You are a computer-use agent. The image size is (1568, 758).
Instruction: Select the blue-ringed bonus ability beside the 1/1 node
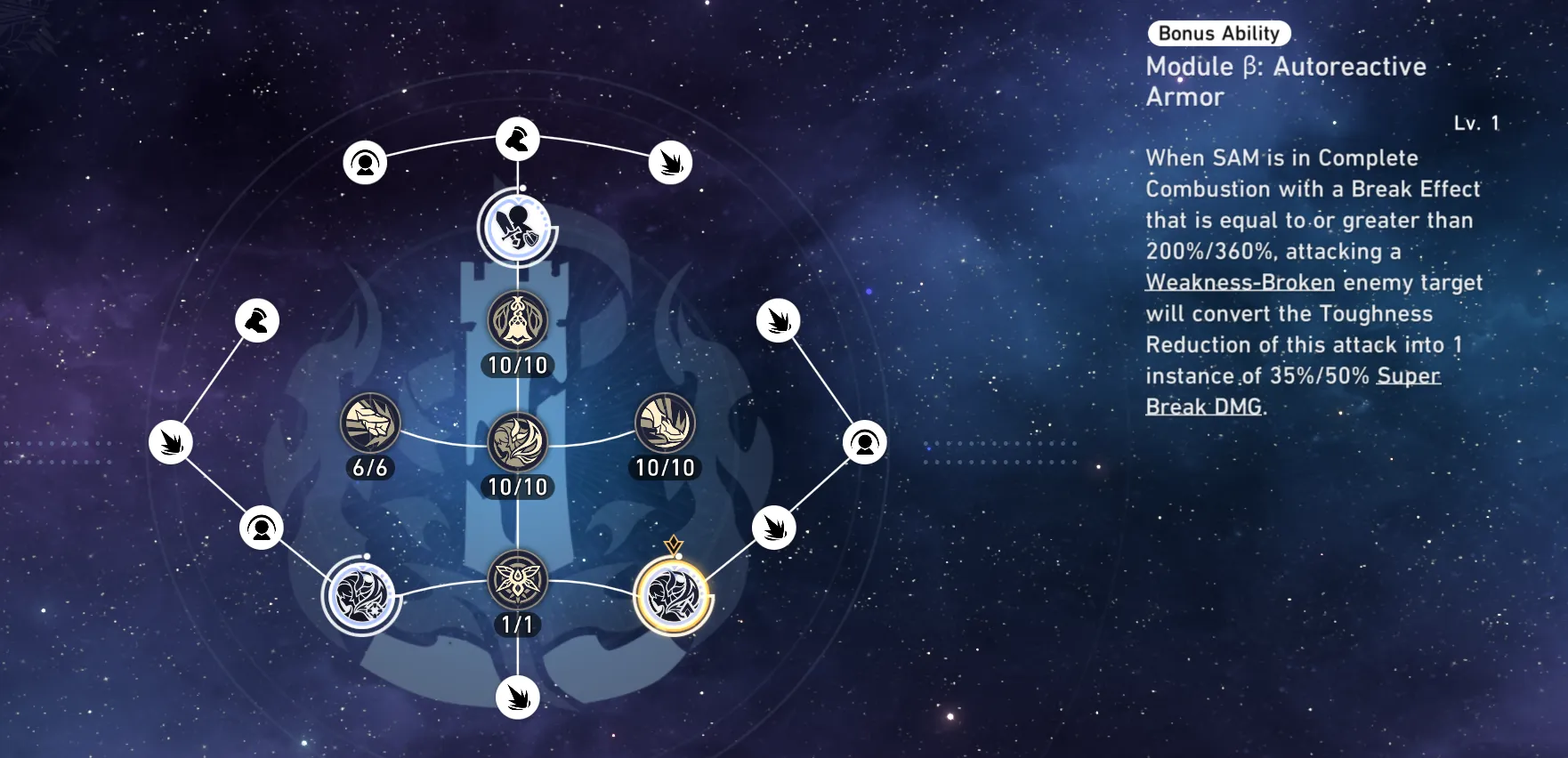(361, 596)
